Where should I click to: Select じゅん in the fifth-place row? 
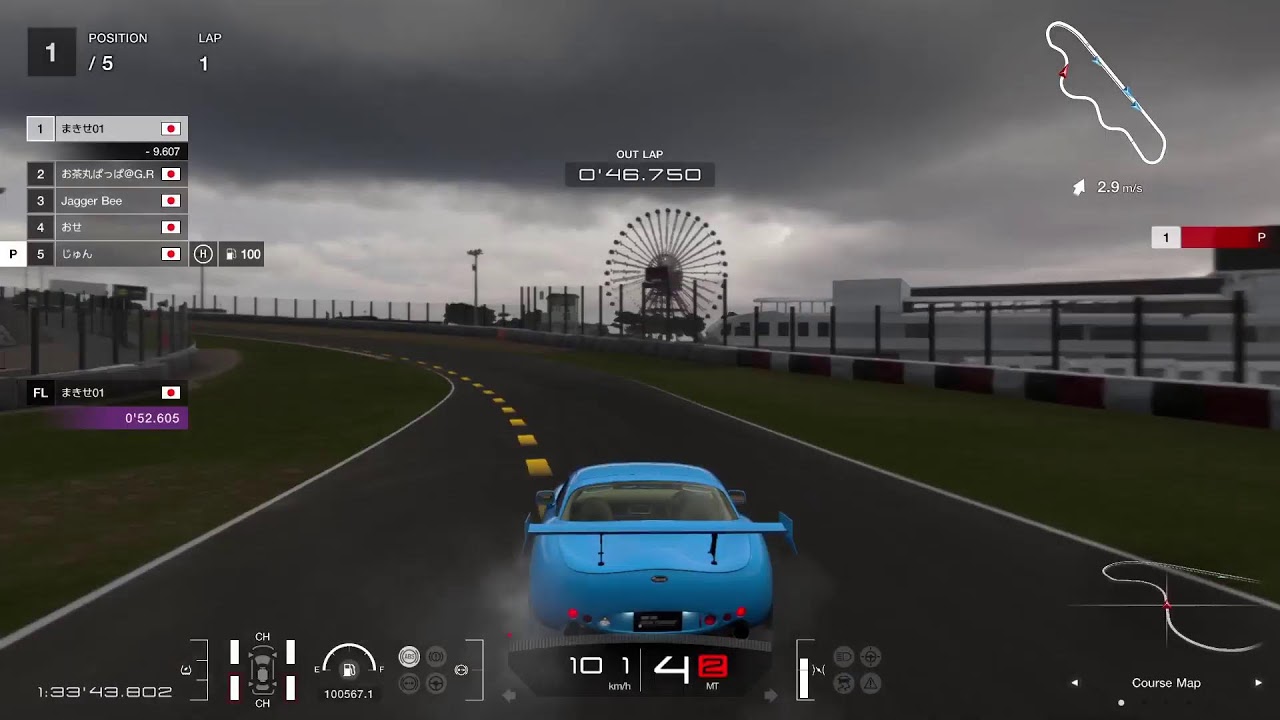107,254
